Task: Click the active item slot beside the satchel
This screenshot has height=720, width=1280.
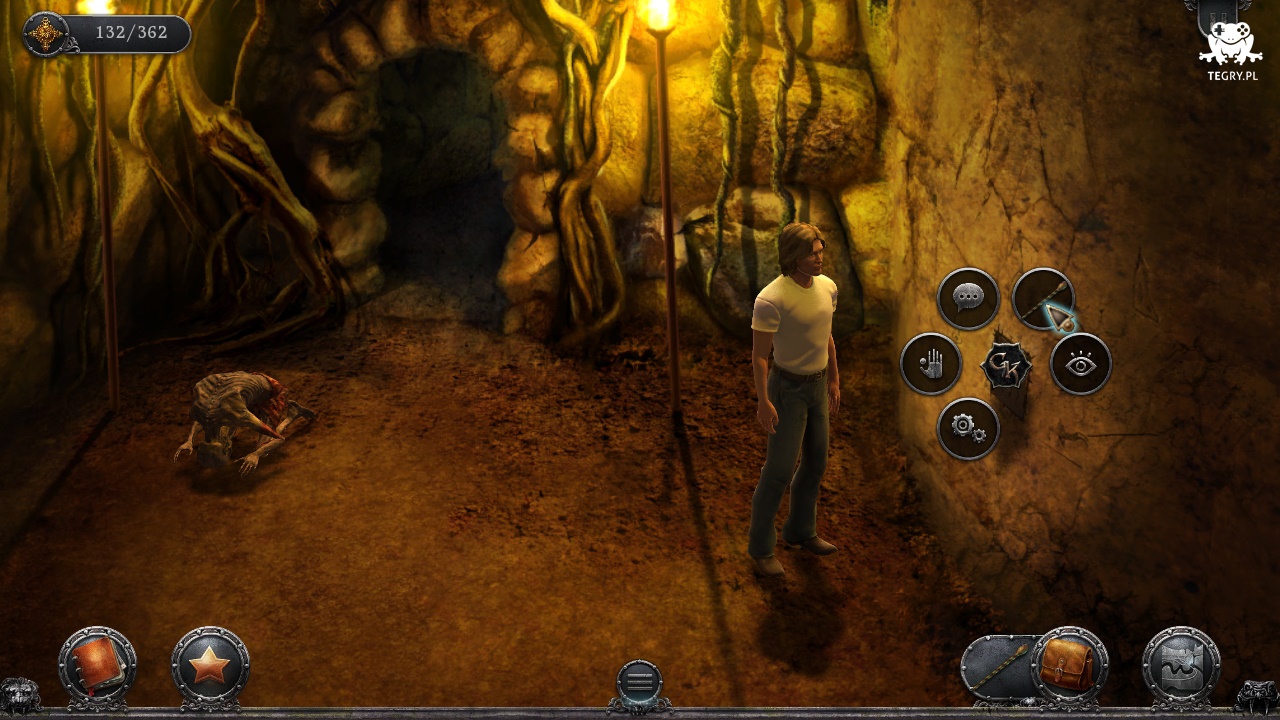Action: (1000, 666)
